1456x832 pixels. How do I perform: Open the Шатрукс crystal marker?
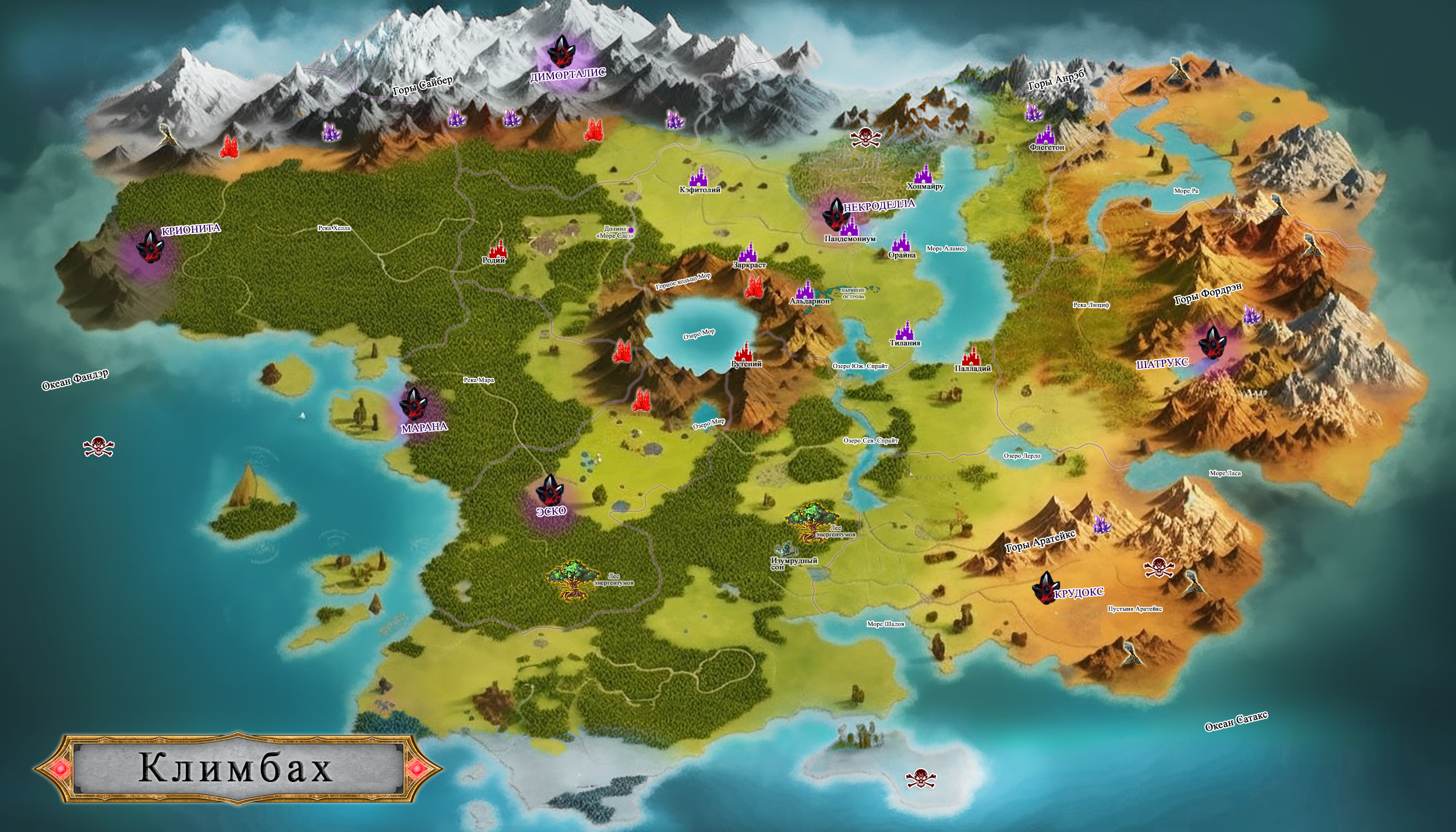pyautogui.click(x=1212, y=342)
